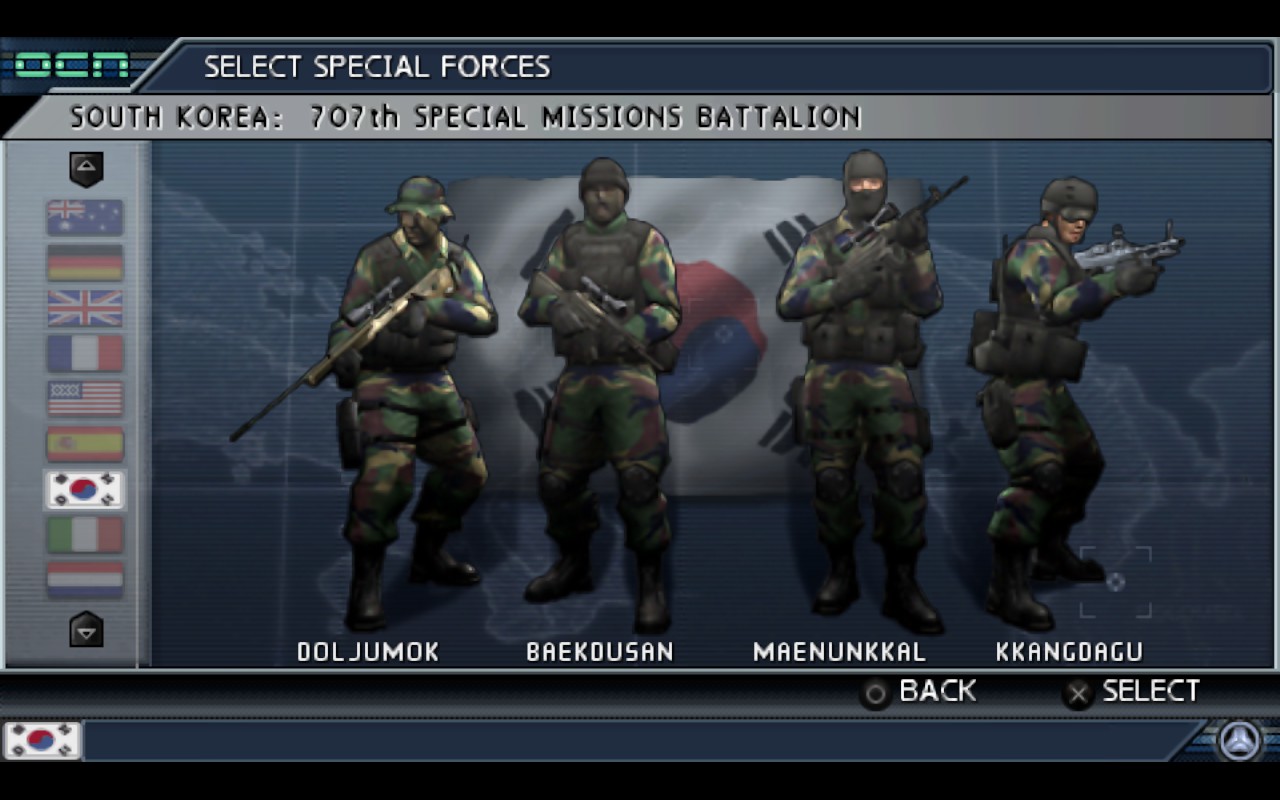Choose the Germany flag
1280x800 pixels.
(85, 262)
